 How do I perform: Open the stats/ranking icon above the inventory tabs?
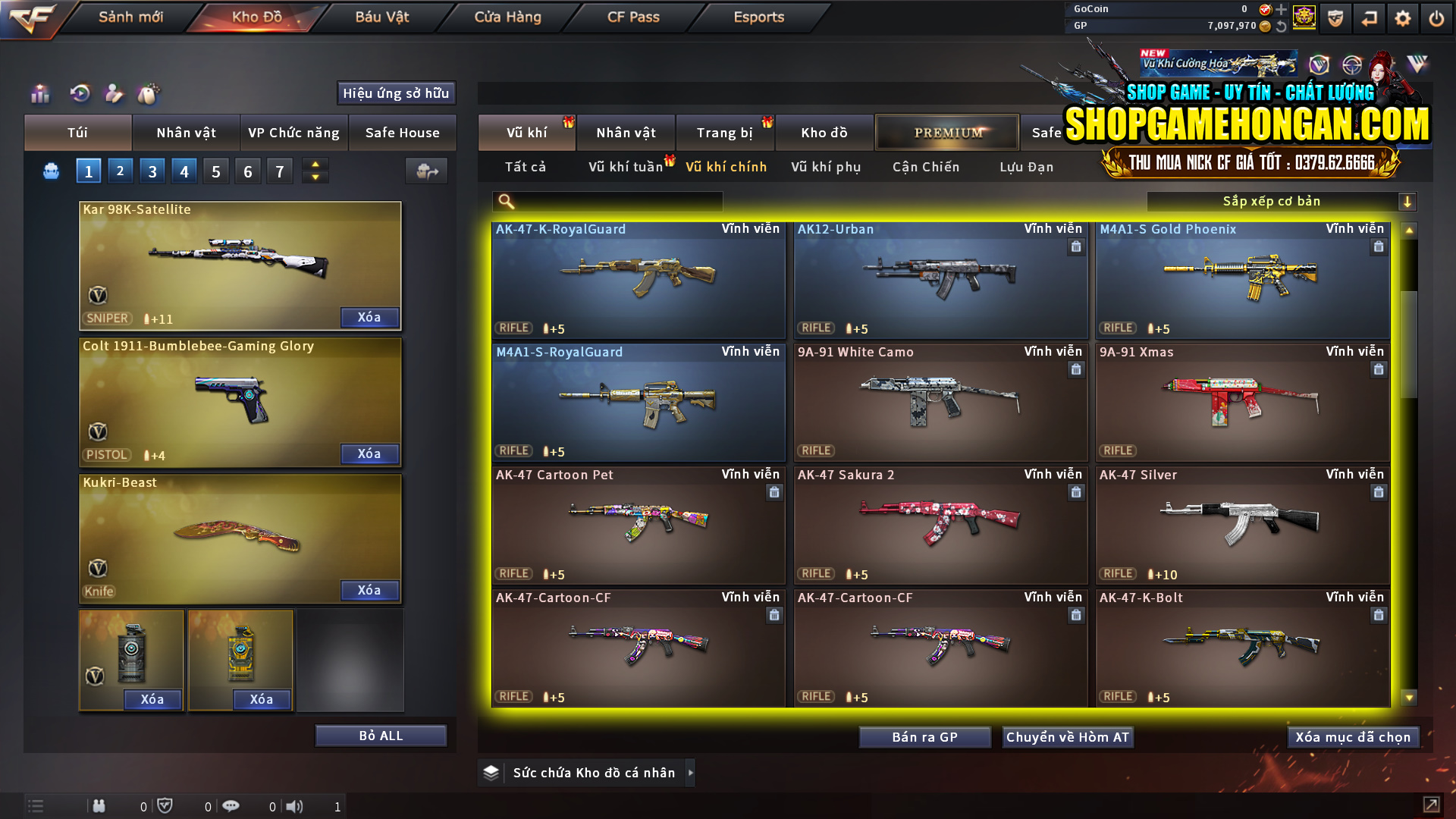coord(39,93)
